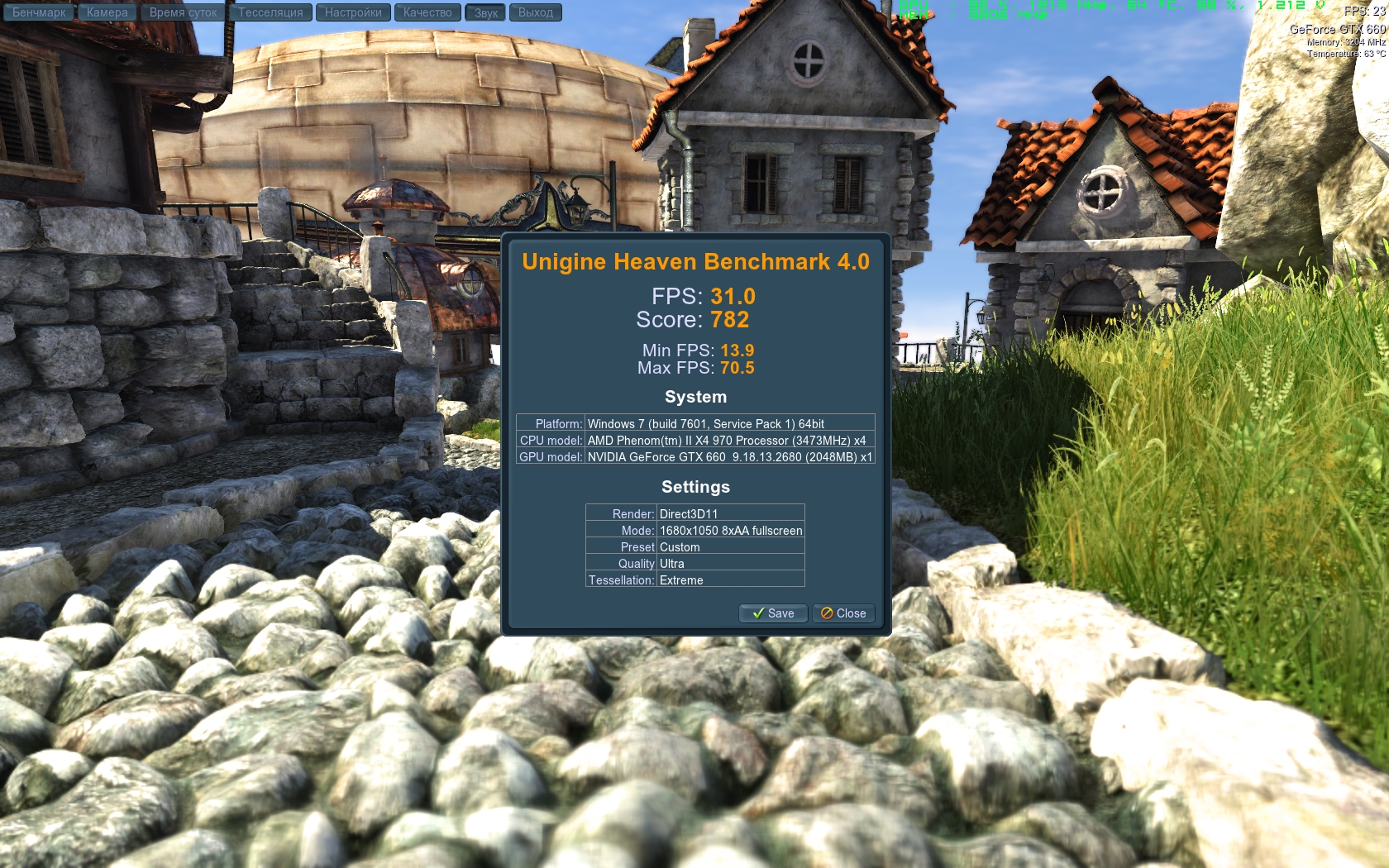Select the Камера menu button
This screenshot has height=868, width=1389.
pyautogui.click(x=107, y=12)
